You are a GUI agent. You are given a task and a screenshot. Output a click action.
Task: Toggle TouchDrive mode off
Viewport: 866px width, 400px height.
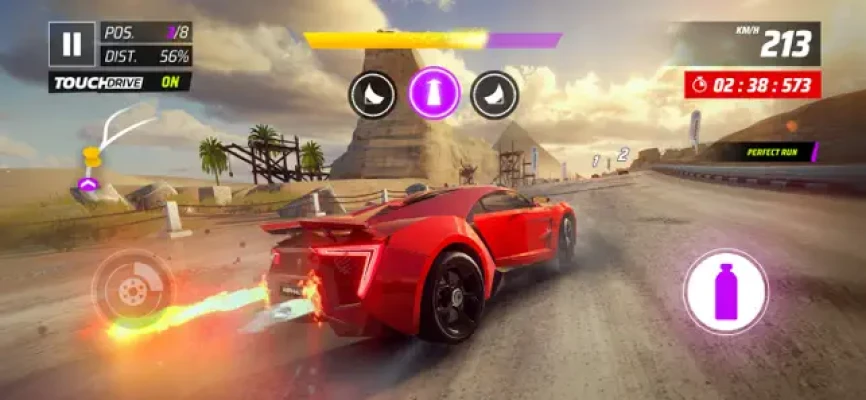(120, 82)
